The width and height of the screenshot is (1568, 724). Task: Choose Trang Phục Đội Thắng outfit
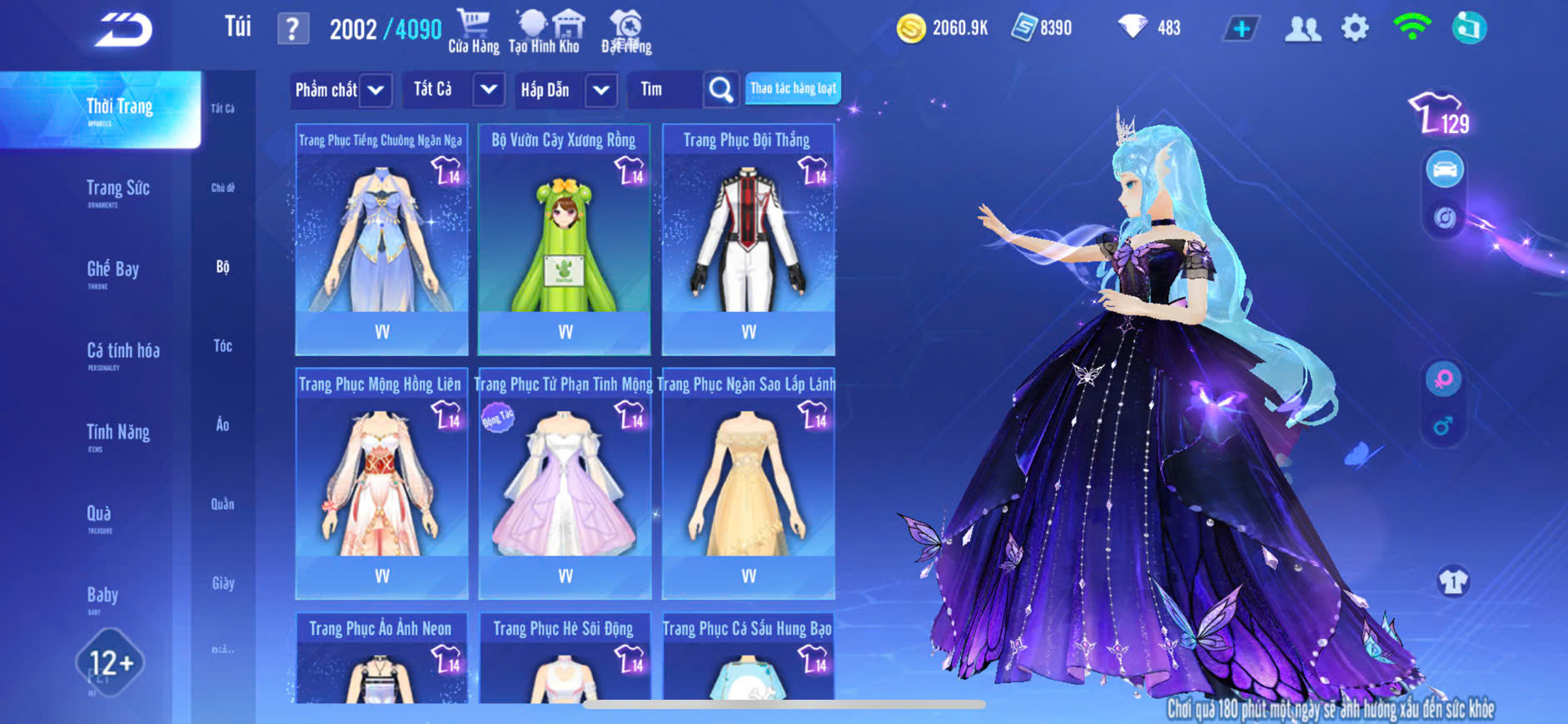pos(748,239)
